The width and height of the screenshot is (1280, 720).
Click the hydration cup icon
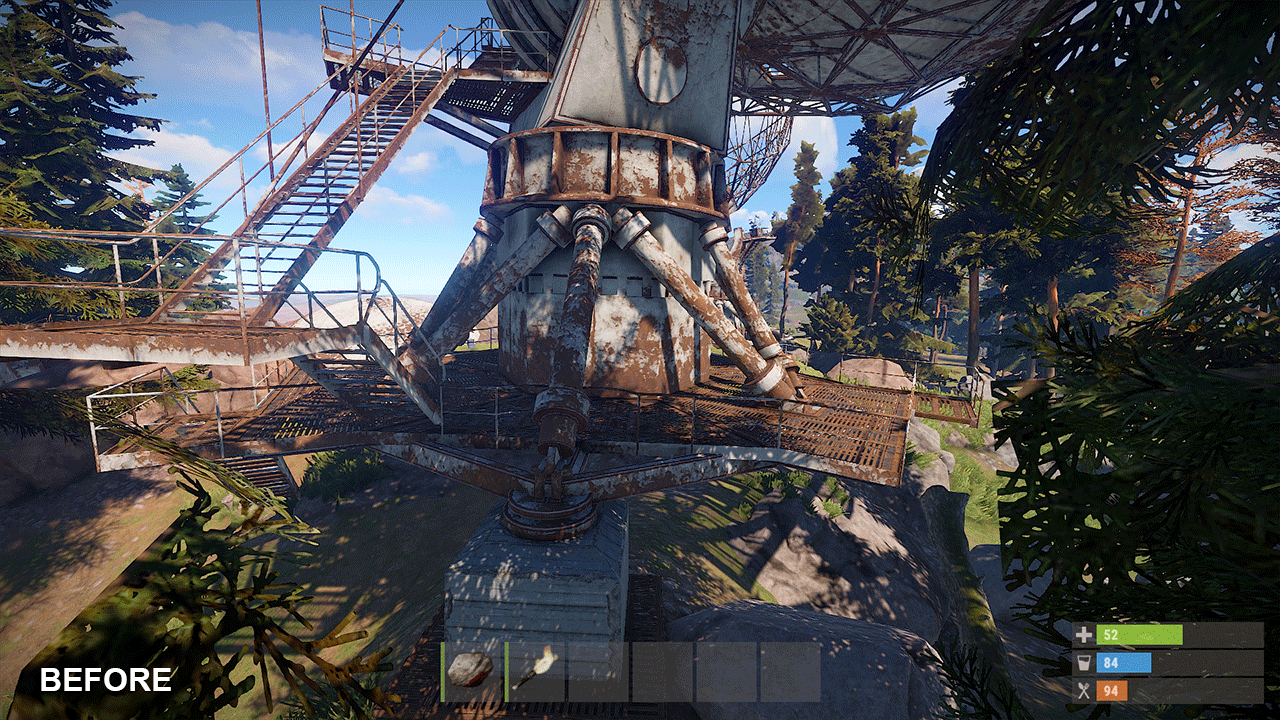click(1086, 662)
